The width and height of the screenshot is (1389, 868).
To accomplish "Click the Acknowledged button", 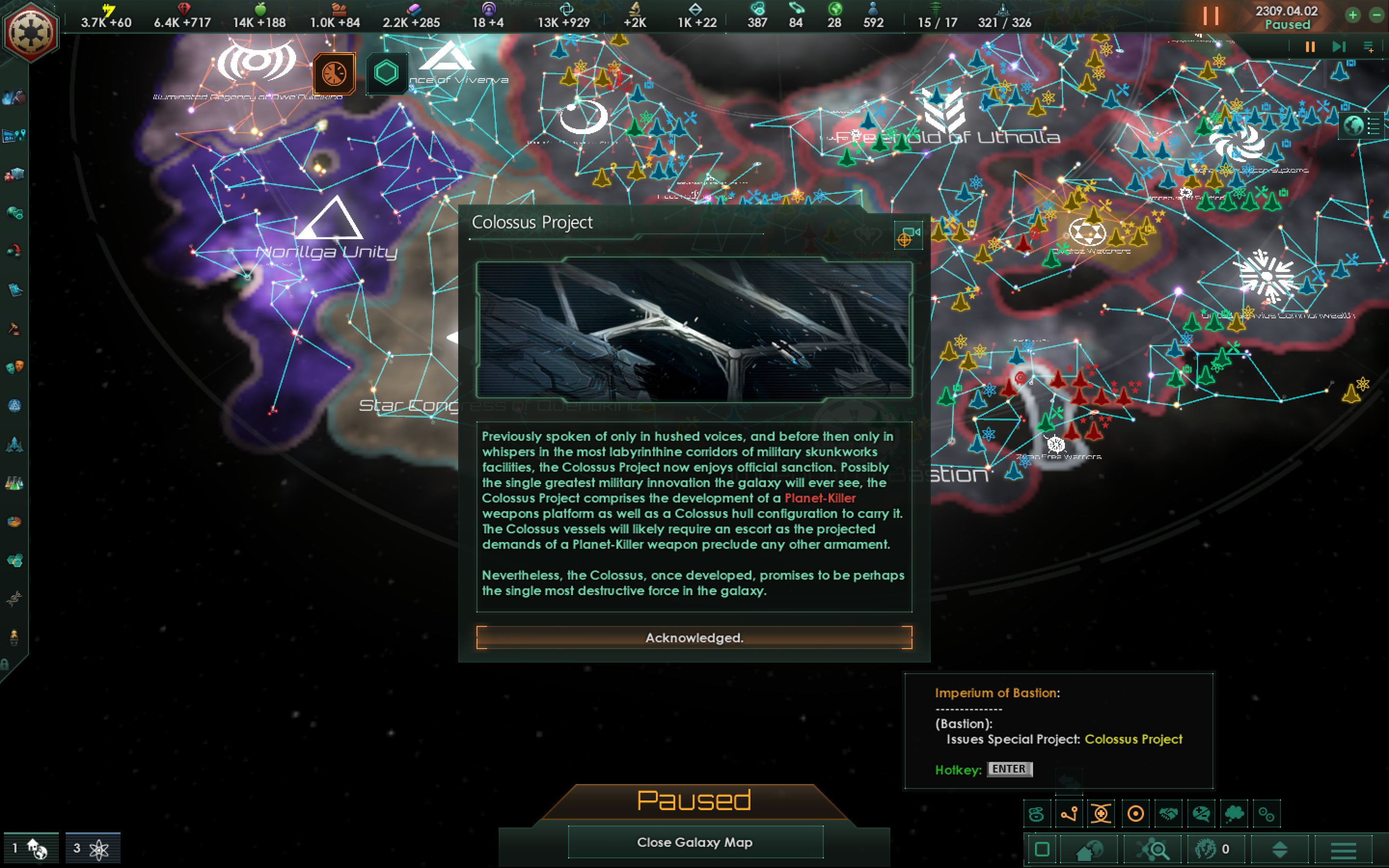I will (694, 637).
